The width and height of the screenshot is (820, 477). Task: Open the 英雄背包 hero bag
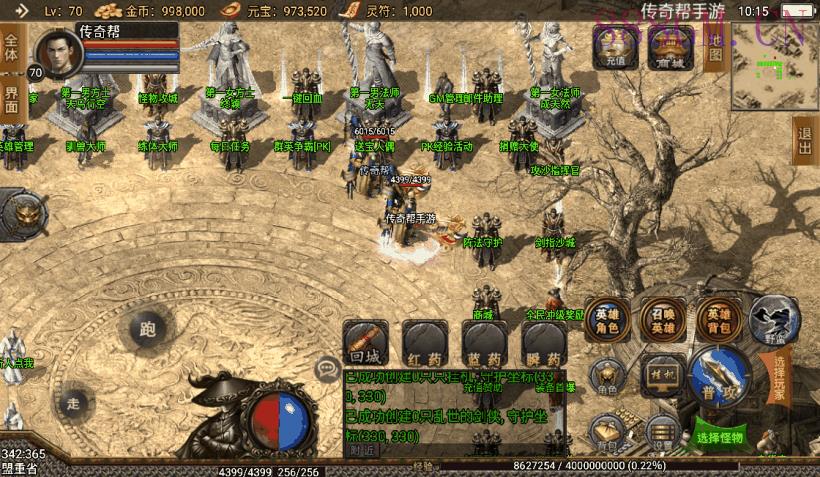719,319
